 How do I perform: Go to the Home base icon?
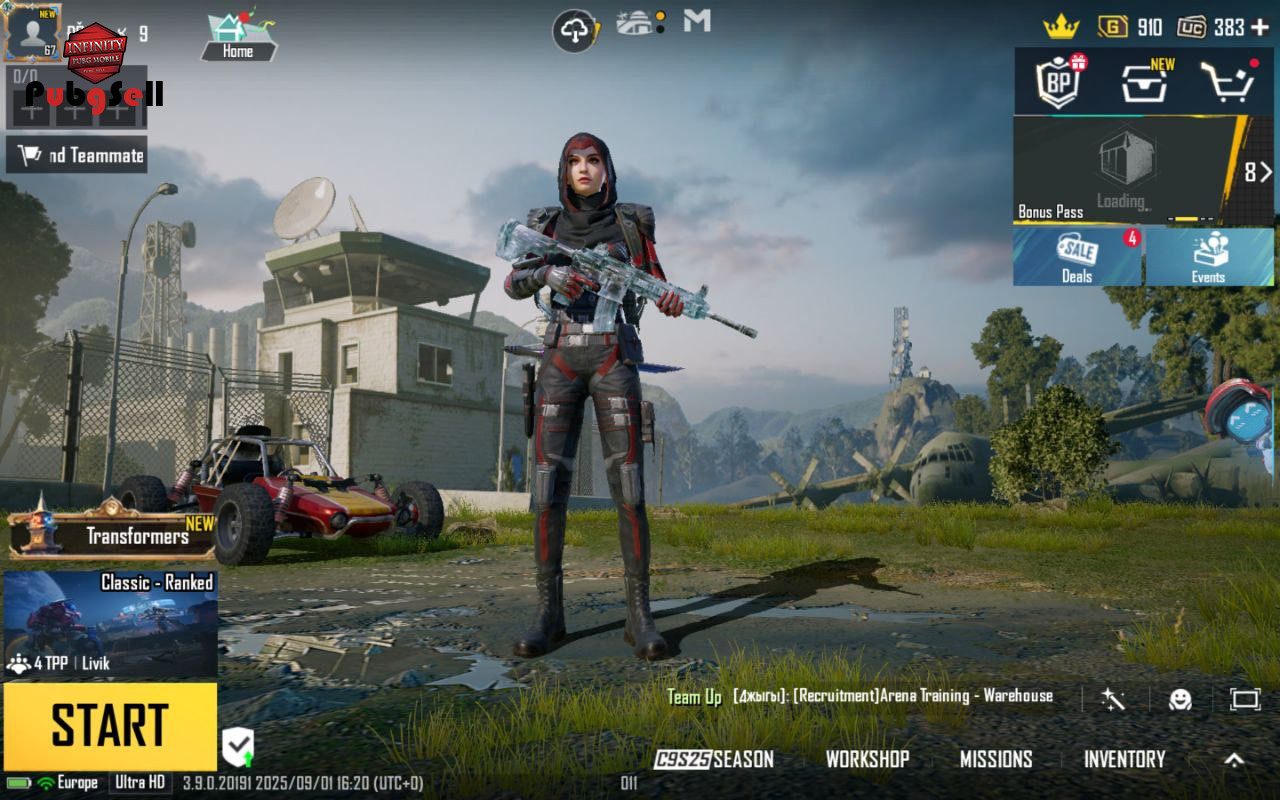238,36
